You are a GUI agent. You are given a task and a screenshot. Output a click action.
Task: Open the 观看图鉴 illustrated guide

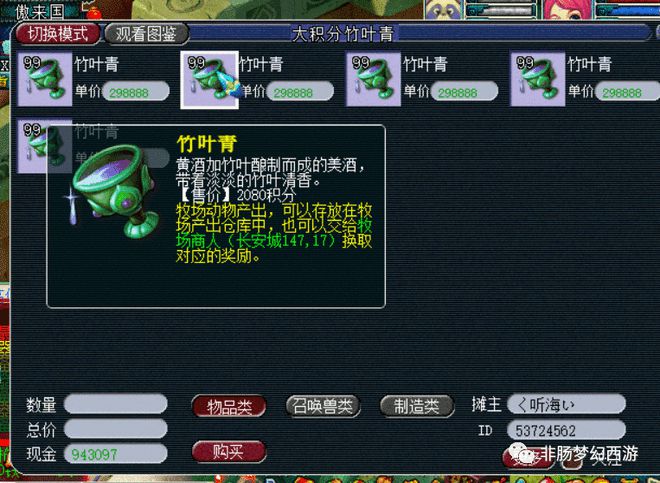click(146, 34)
